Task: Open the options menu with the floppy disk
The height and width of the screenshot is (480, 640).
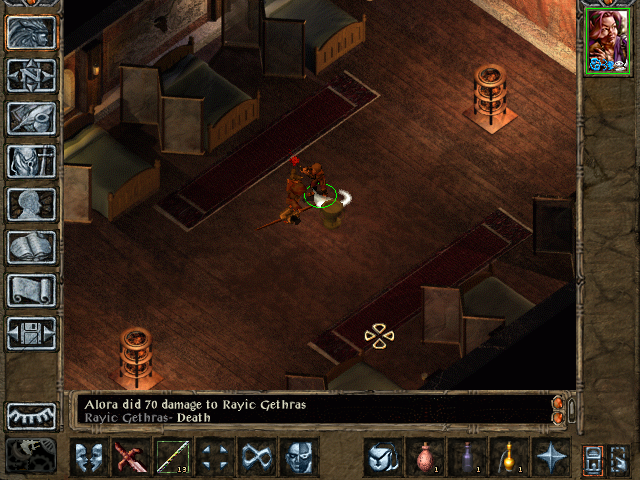Action: pyautogui.click(x=32, y=332)
